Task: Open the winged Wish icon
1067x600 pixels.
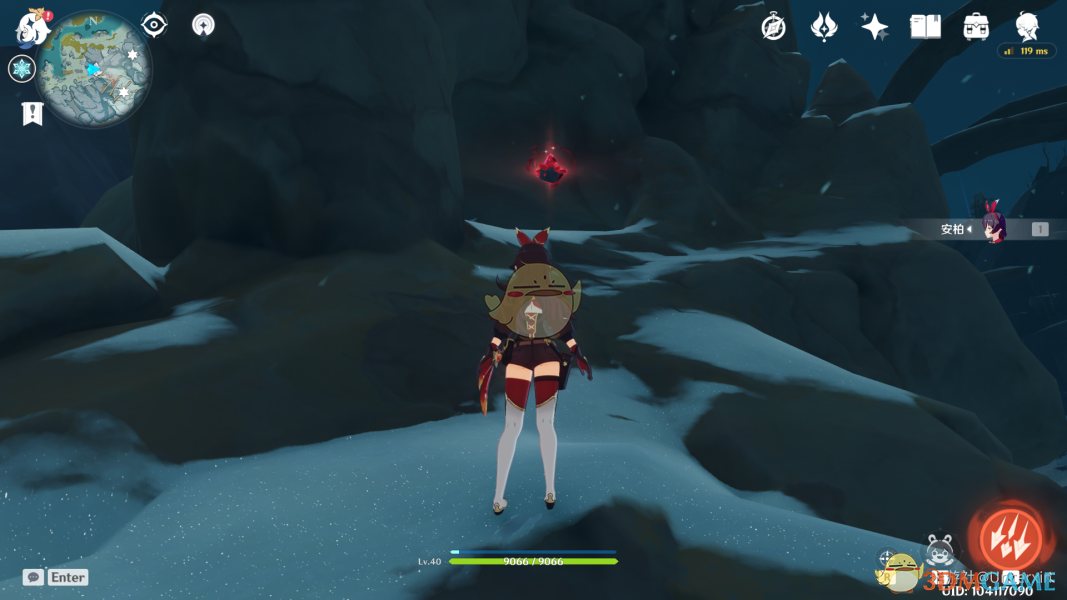Action: (x=823, y=27)
